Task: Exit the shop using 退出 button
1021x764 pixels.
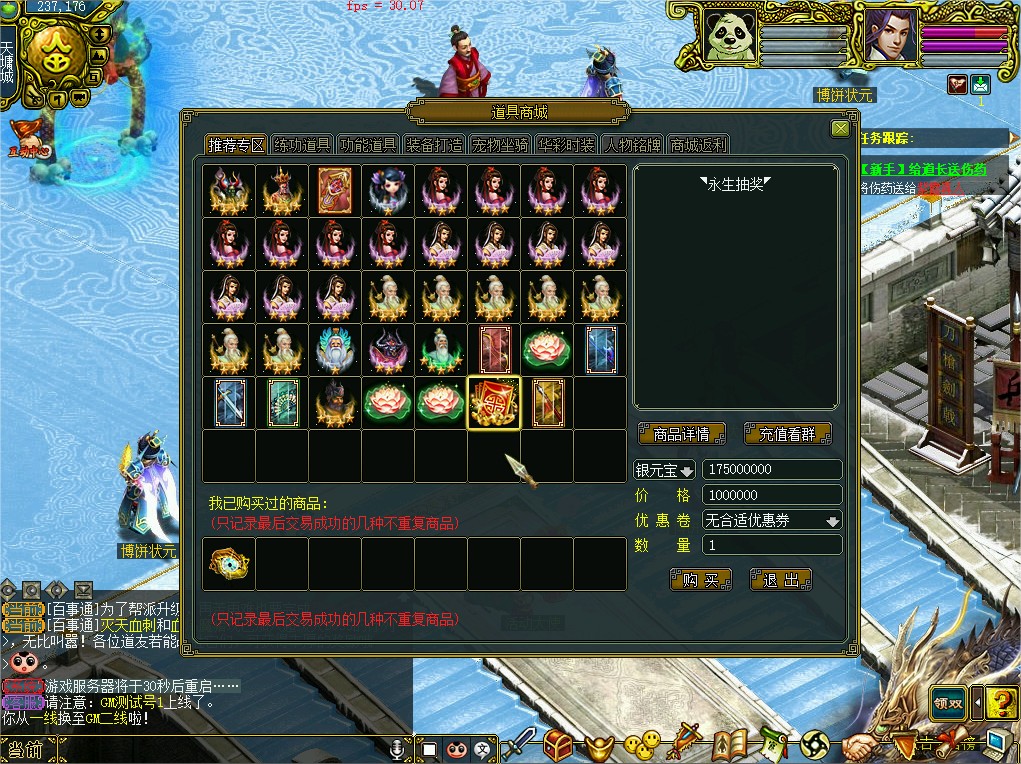Action: (781, 580)
